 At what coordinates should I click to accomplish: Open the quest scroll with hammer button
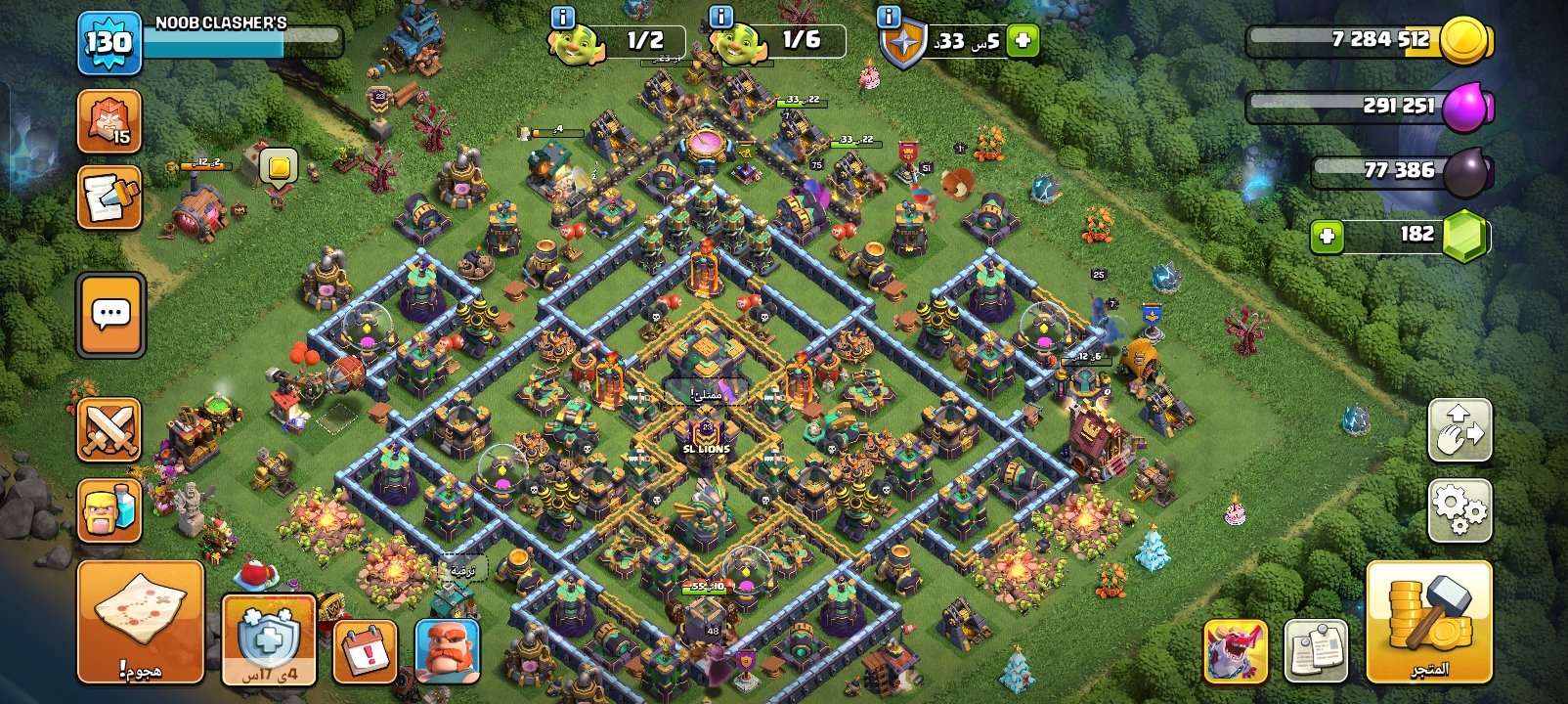(109, 198)
